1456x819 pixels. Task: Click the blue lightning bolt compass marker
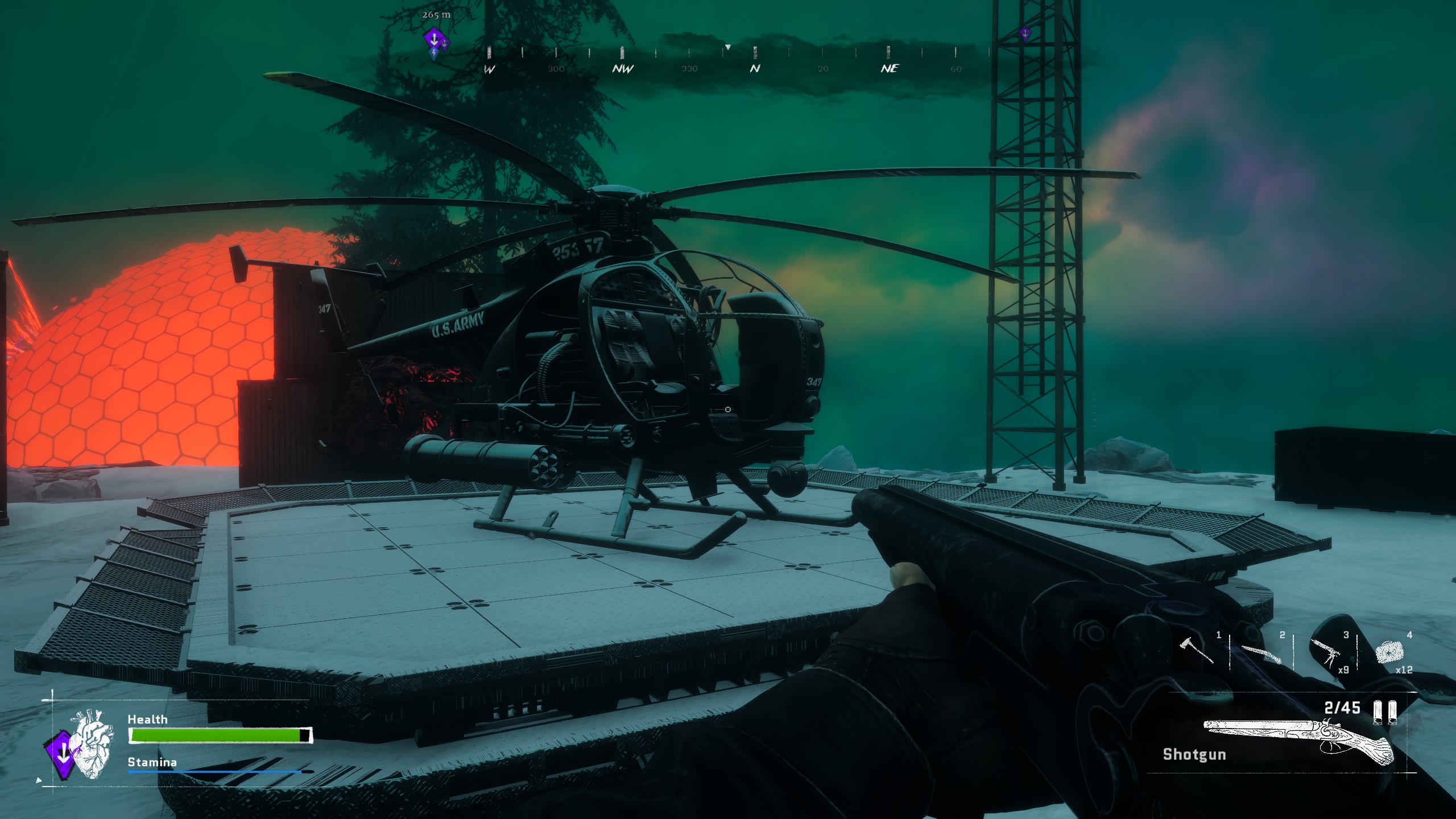435,55
